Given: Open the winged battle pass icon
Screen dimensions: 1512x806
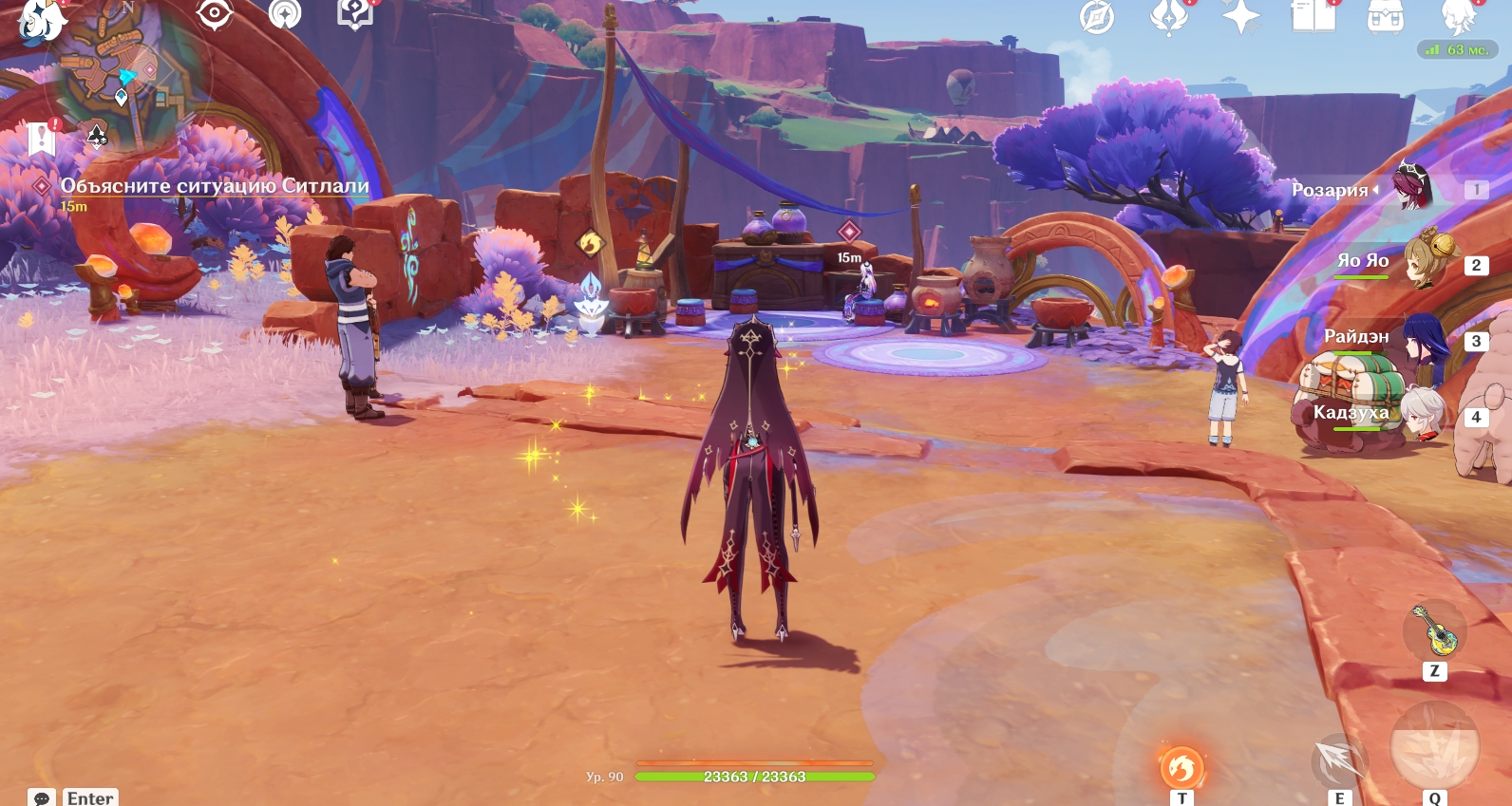Looking at the screenshot, I should point(1169,16).
